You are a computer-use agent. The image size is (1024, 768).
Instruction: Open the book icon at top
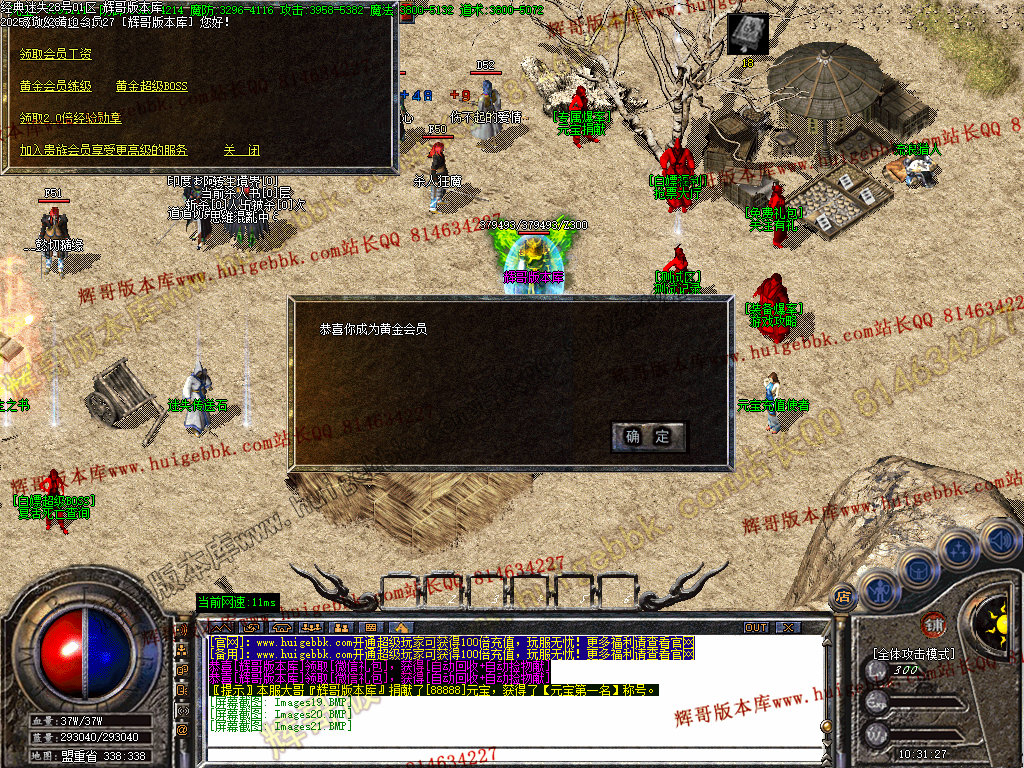[747, 34]
